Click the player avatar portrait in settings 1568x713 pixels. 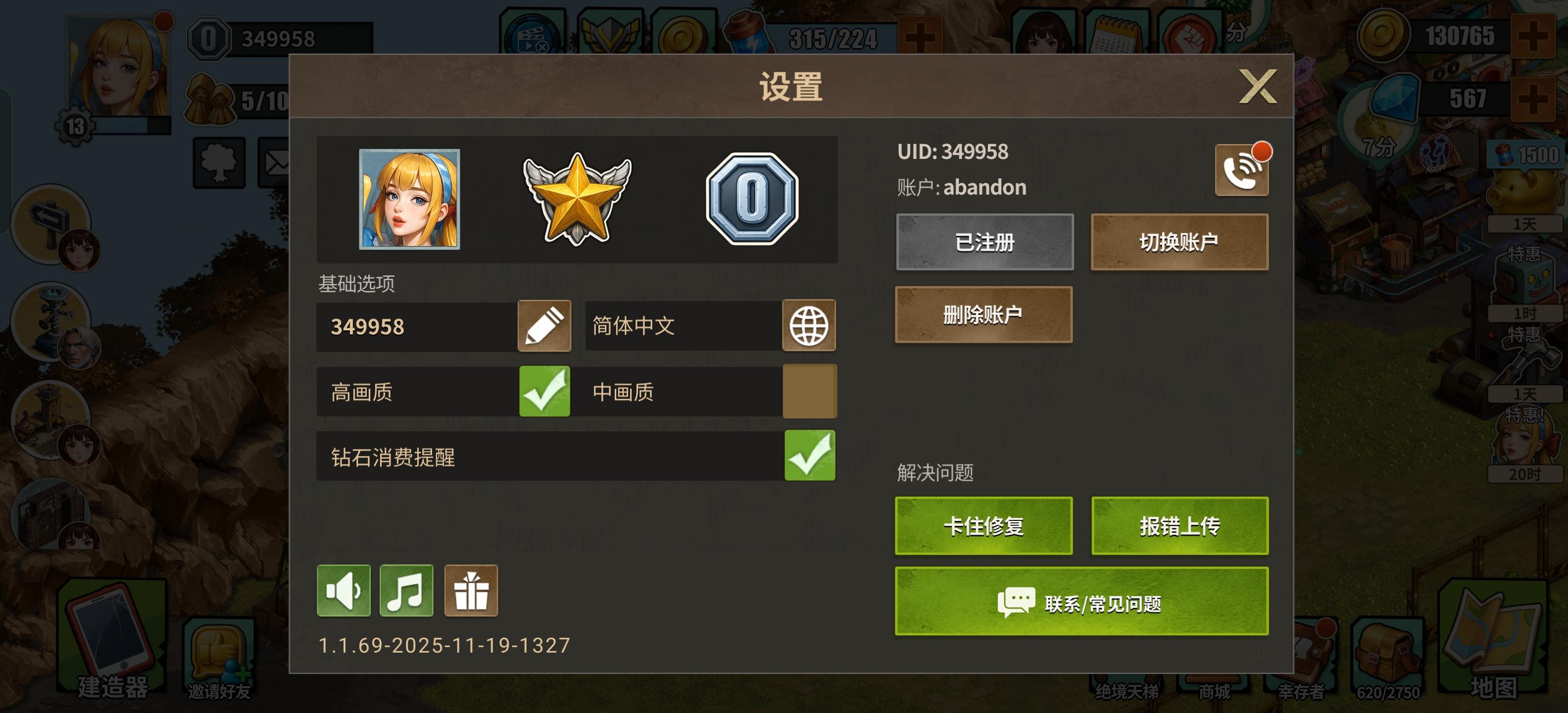pos(409,200)
